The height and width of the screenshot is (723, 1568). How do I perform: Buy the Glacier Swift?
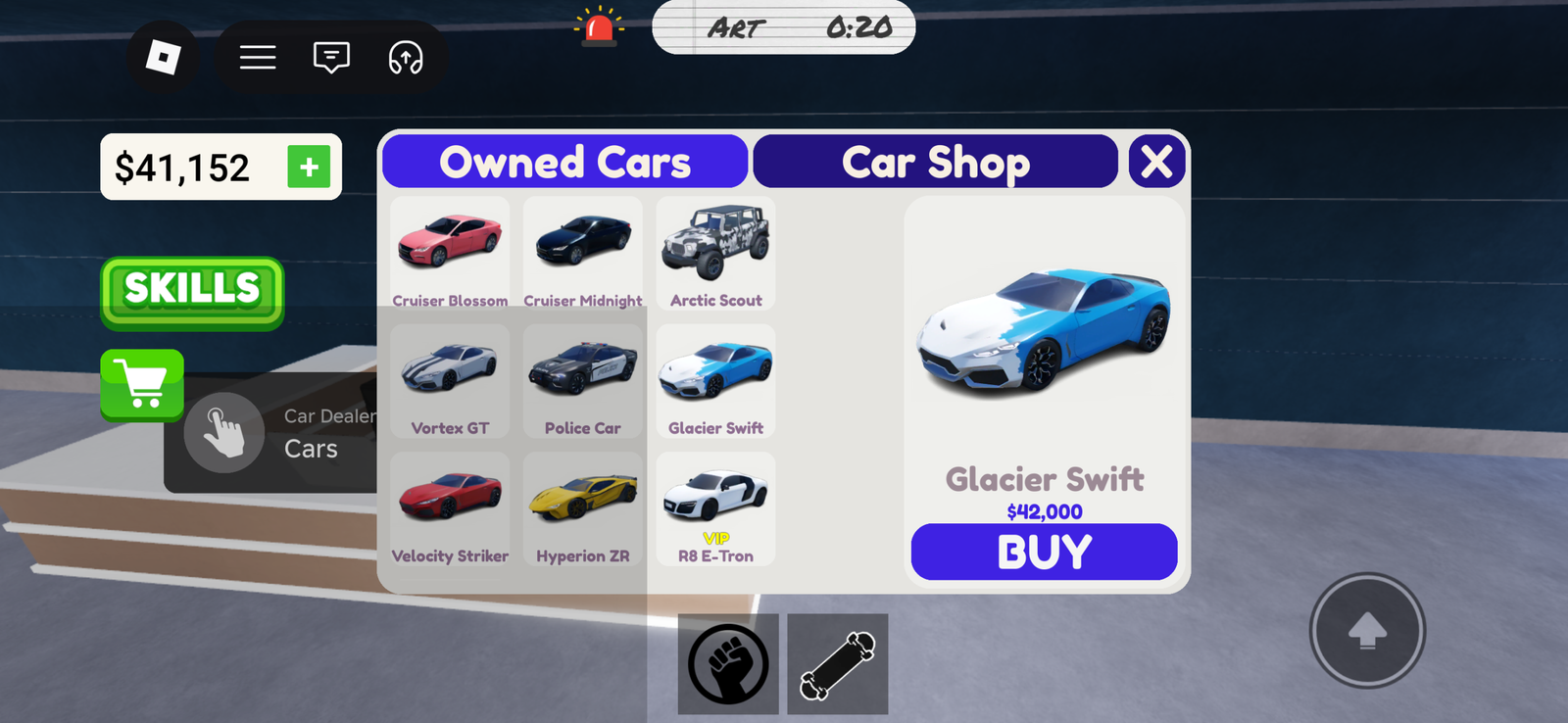pyautogui.click(x=1044, y=552)
